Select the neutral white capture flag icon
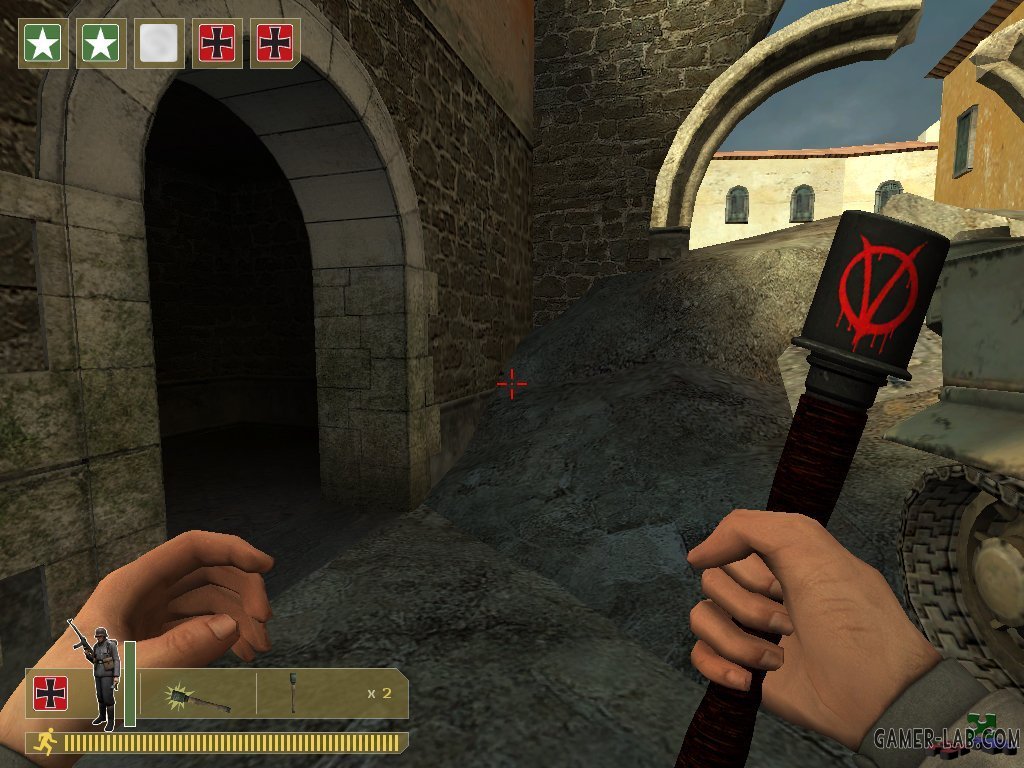 click(x=159, y=44)
